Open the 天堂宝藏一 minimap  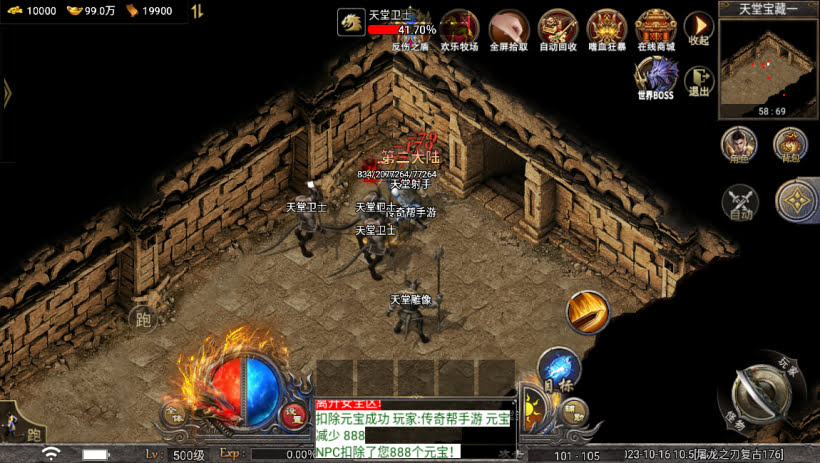[768, 60]
